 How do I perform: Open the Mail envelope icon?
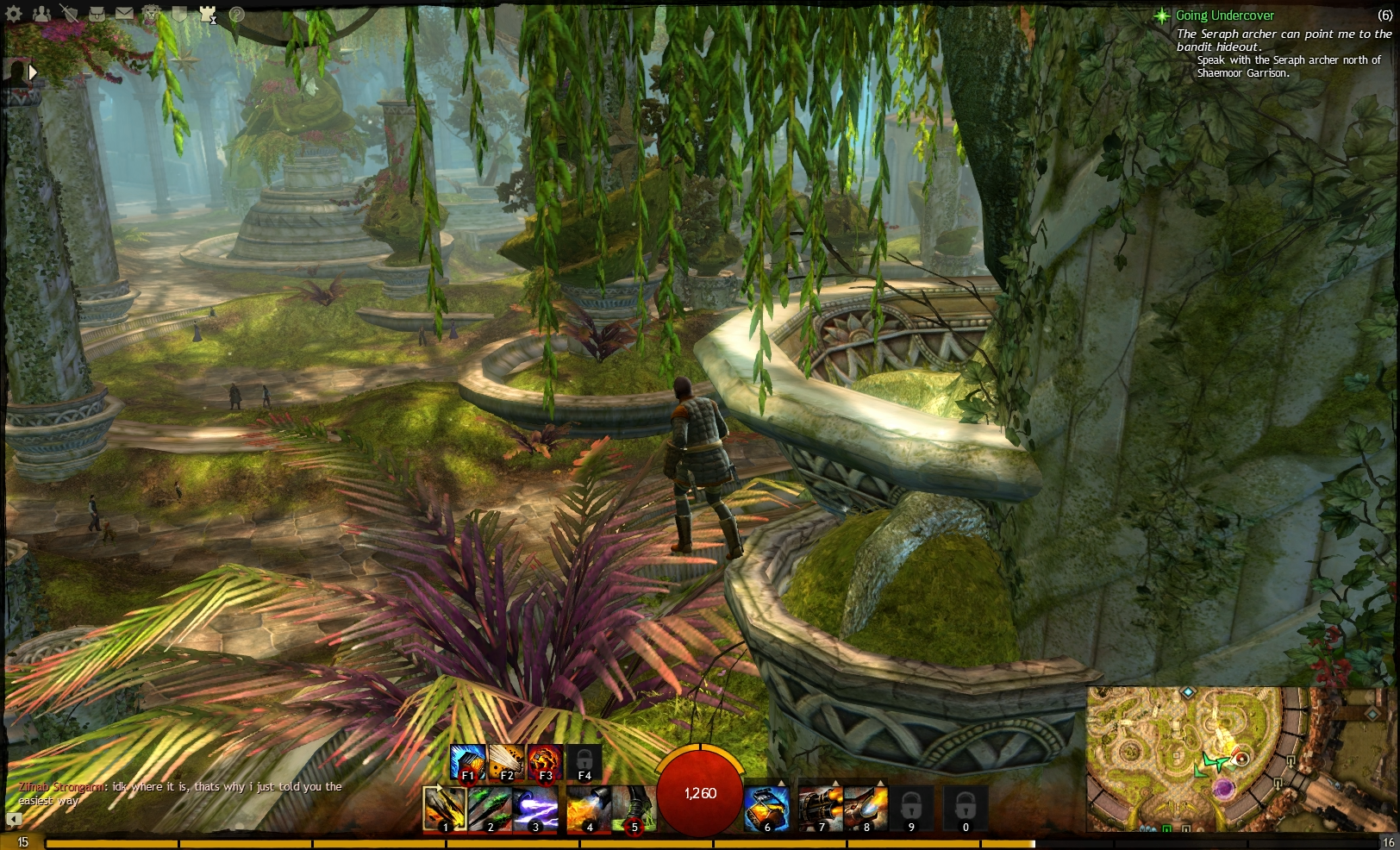[x=123, y=12]
